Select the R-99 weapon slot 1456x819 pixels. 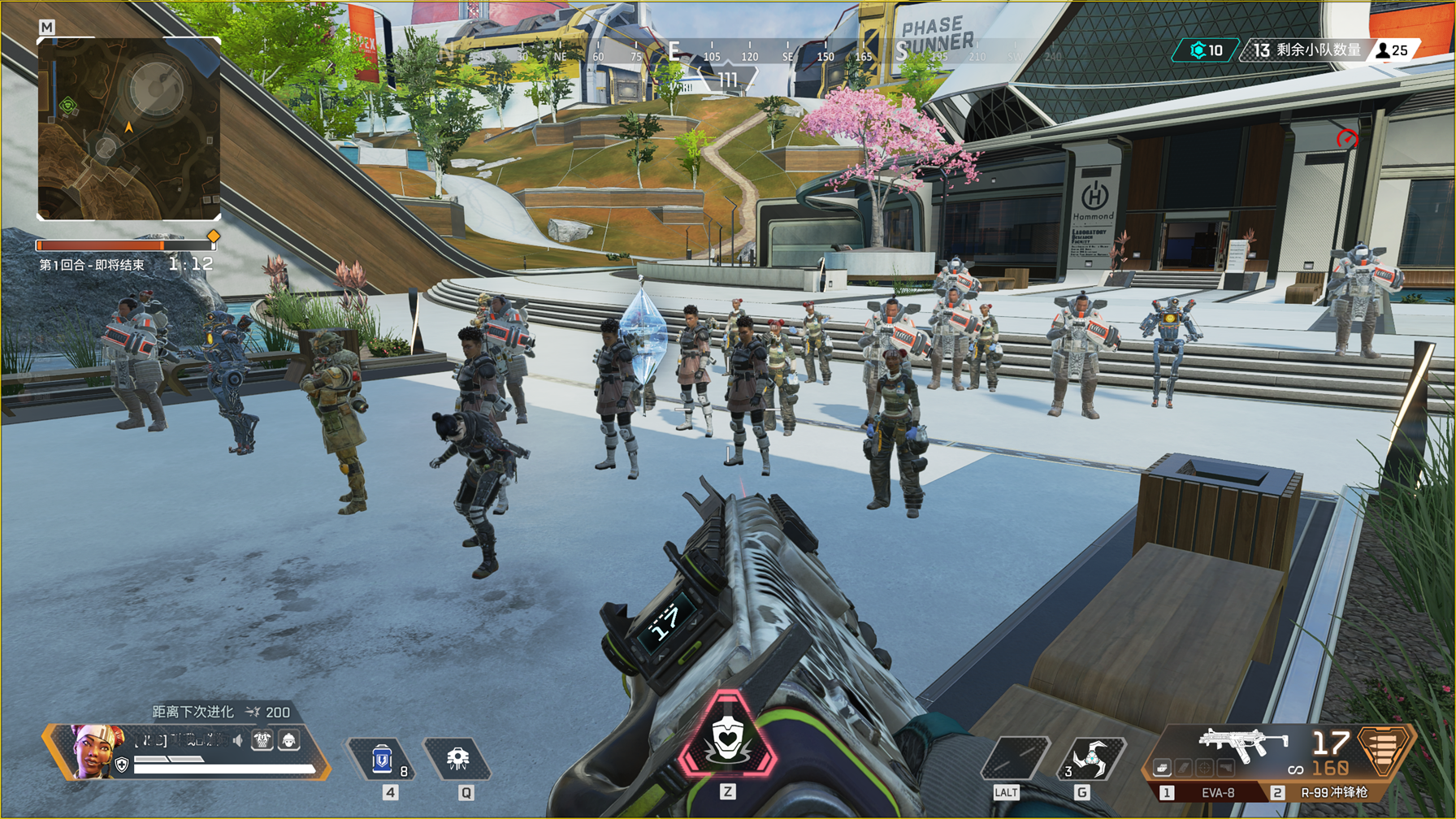coord(1331,792)
